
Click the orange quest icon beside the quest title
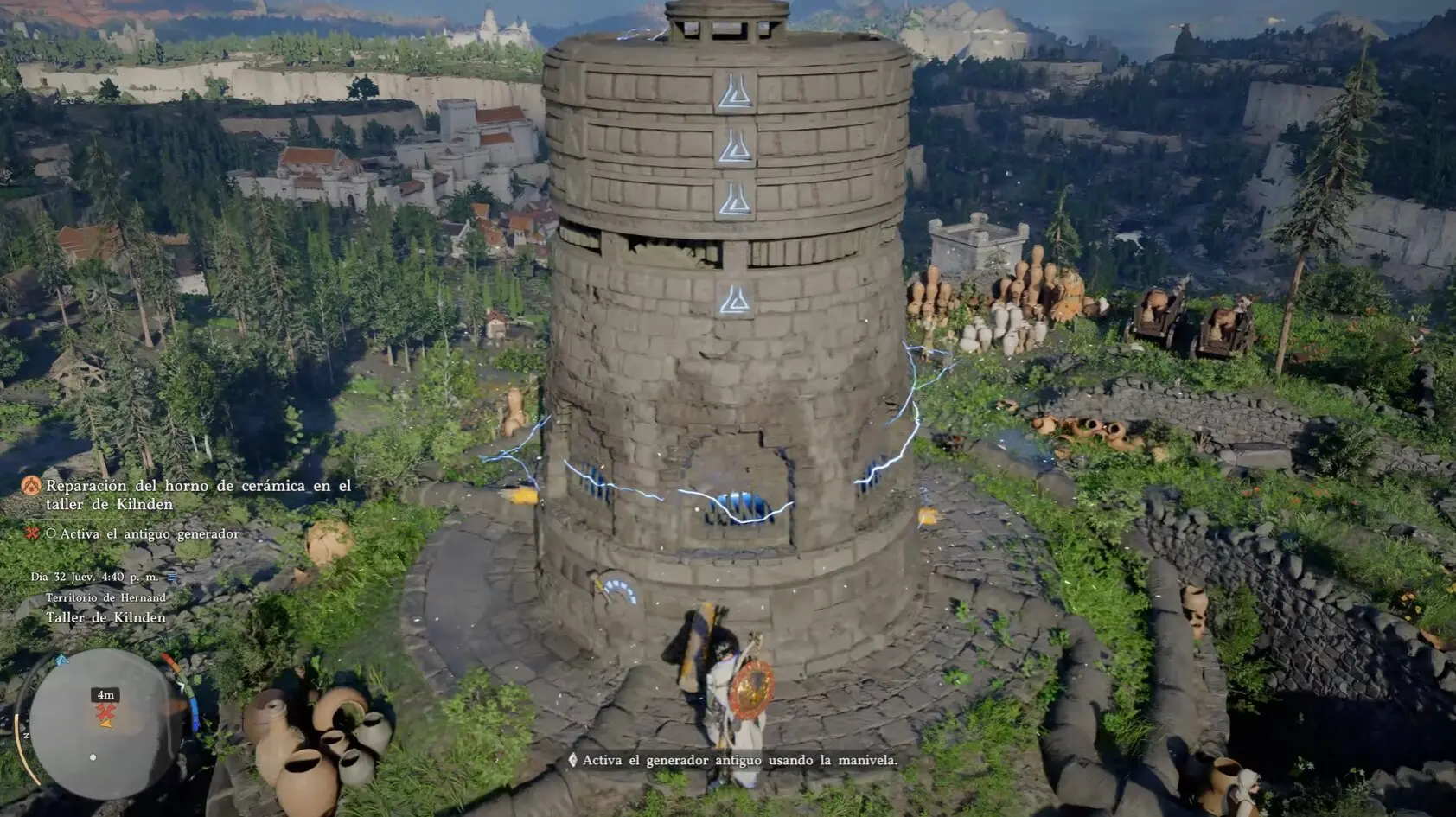point(32,486)
